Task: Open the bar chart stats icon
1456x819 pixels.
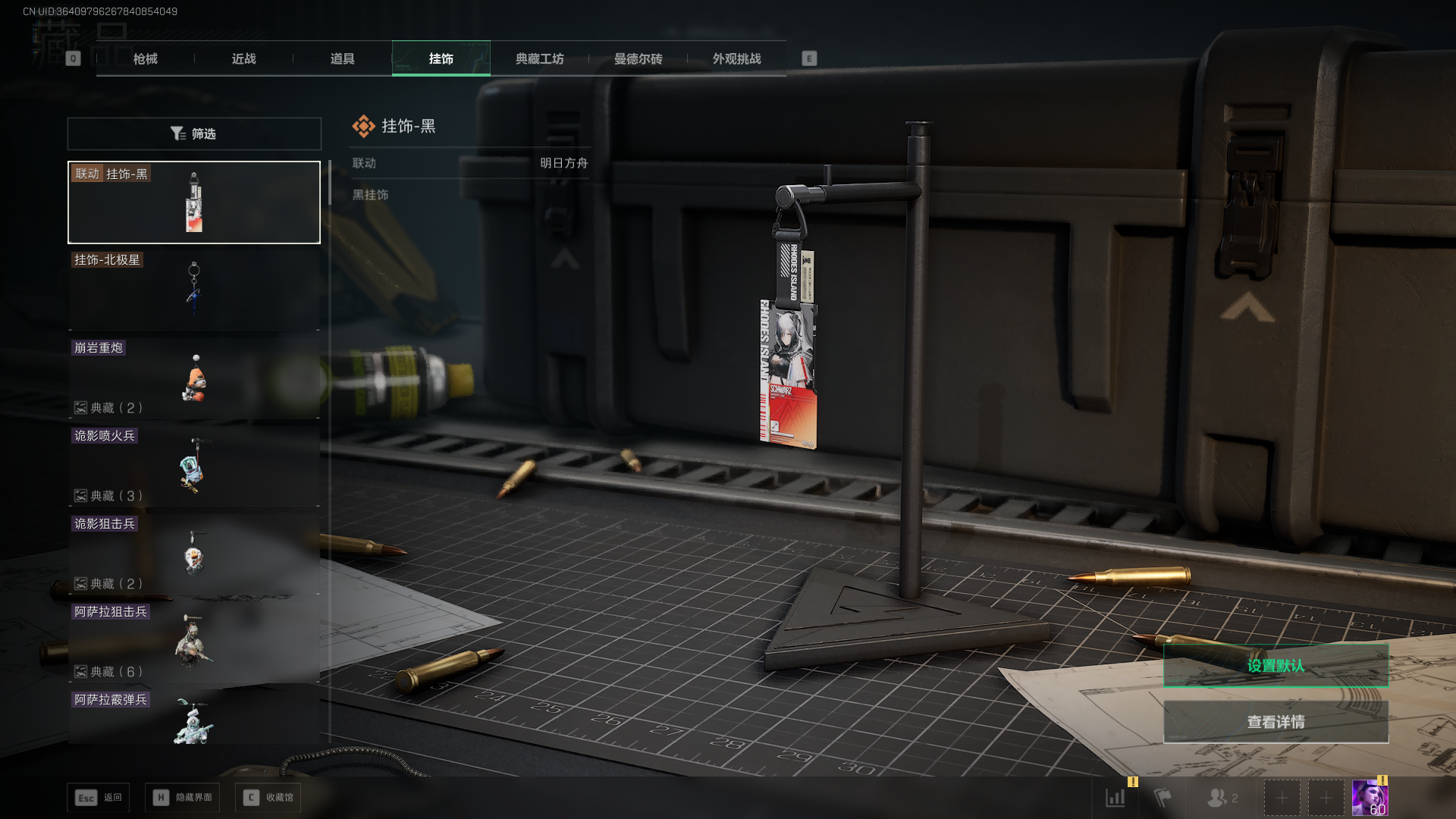Action: point(1116,798)
